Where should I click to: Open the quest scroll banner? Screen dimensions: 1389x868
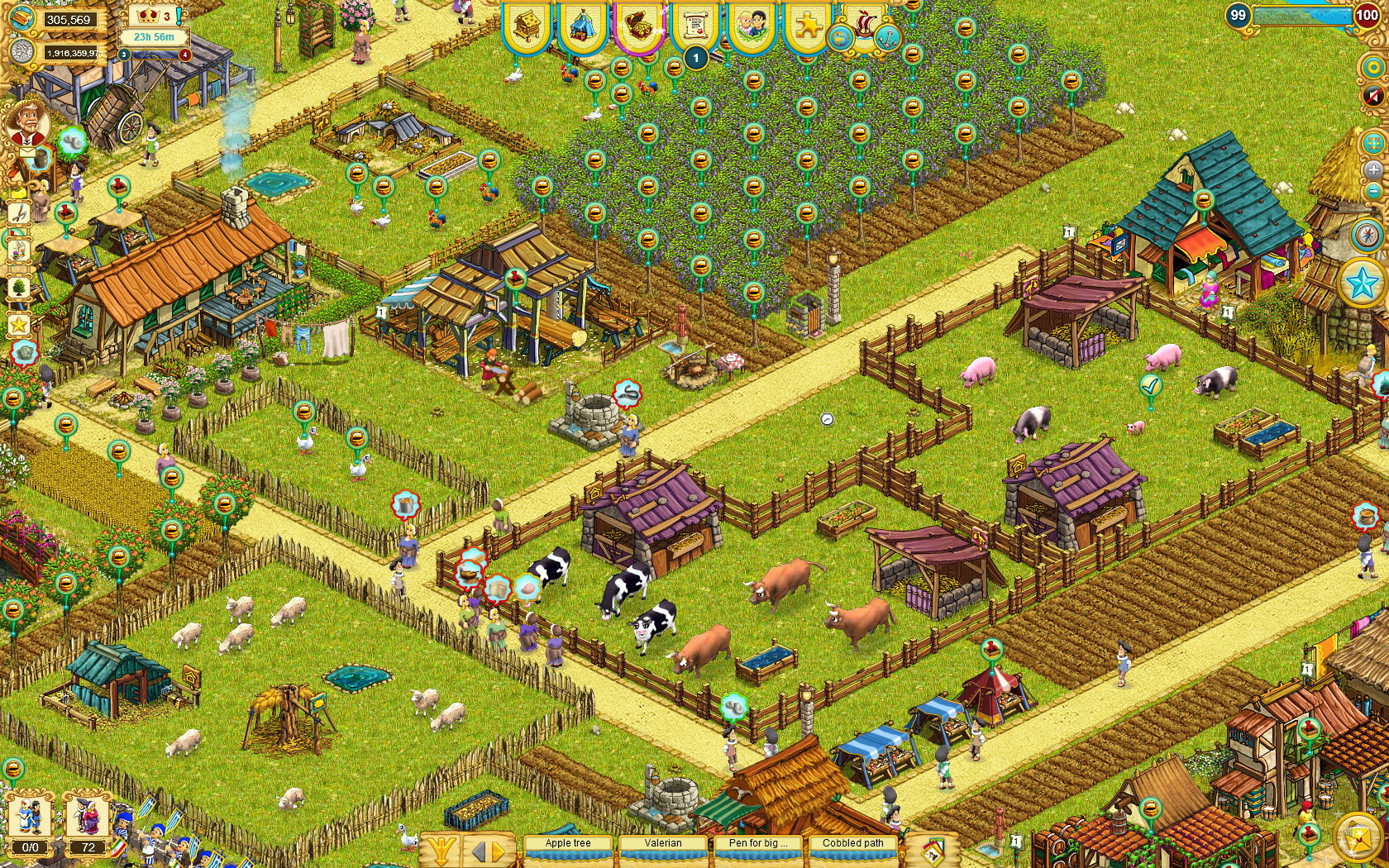pos(695,26)
